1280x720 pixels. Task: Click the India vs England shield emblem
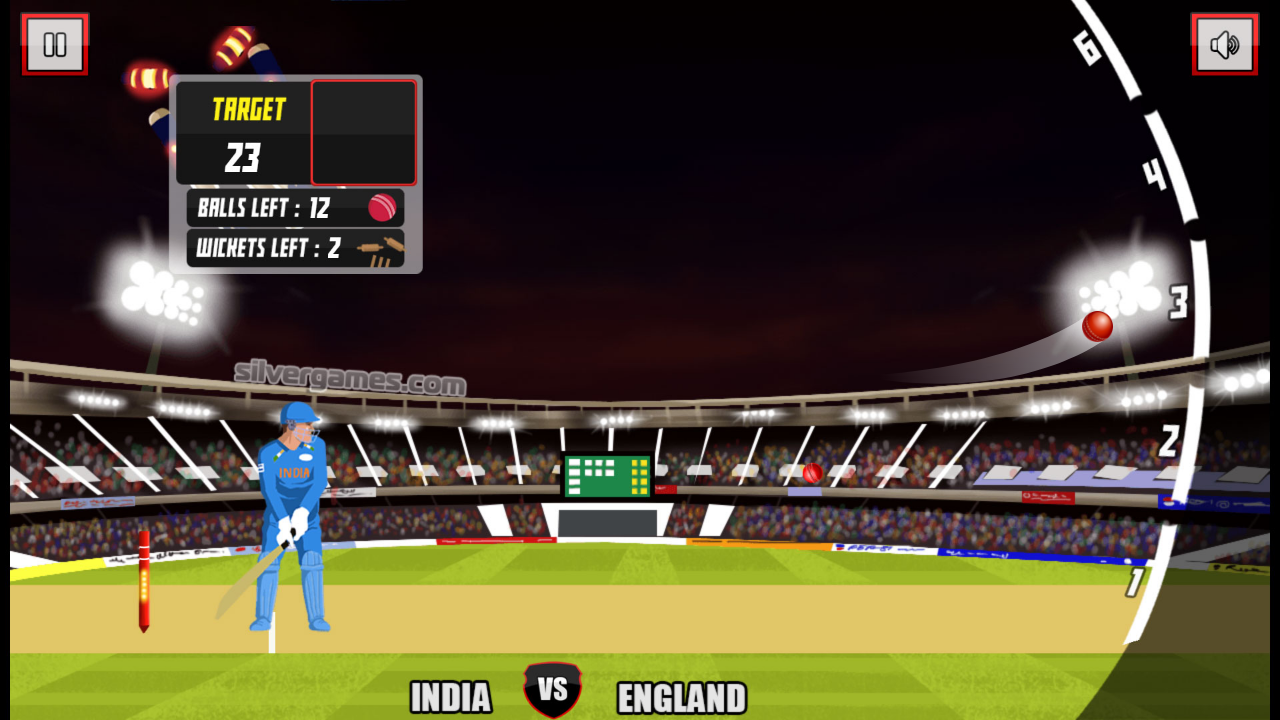pos(553,689)
